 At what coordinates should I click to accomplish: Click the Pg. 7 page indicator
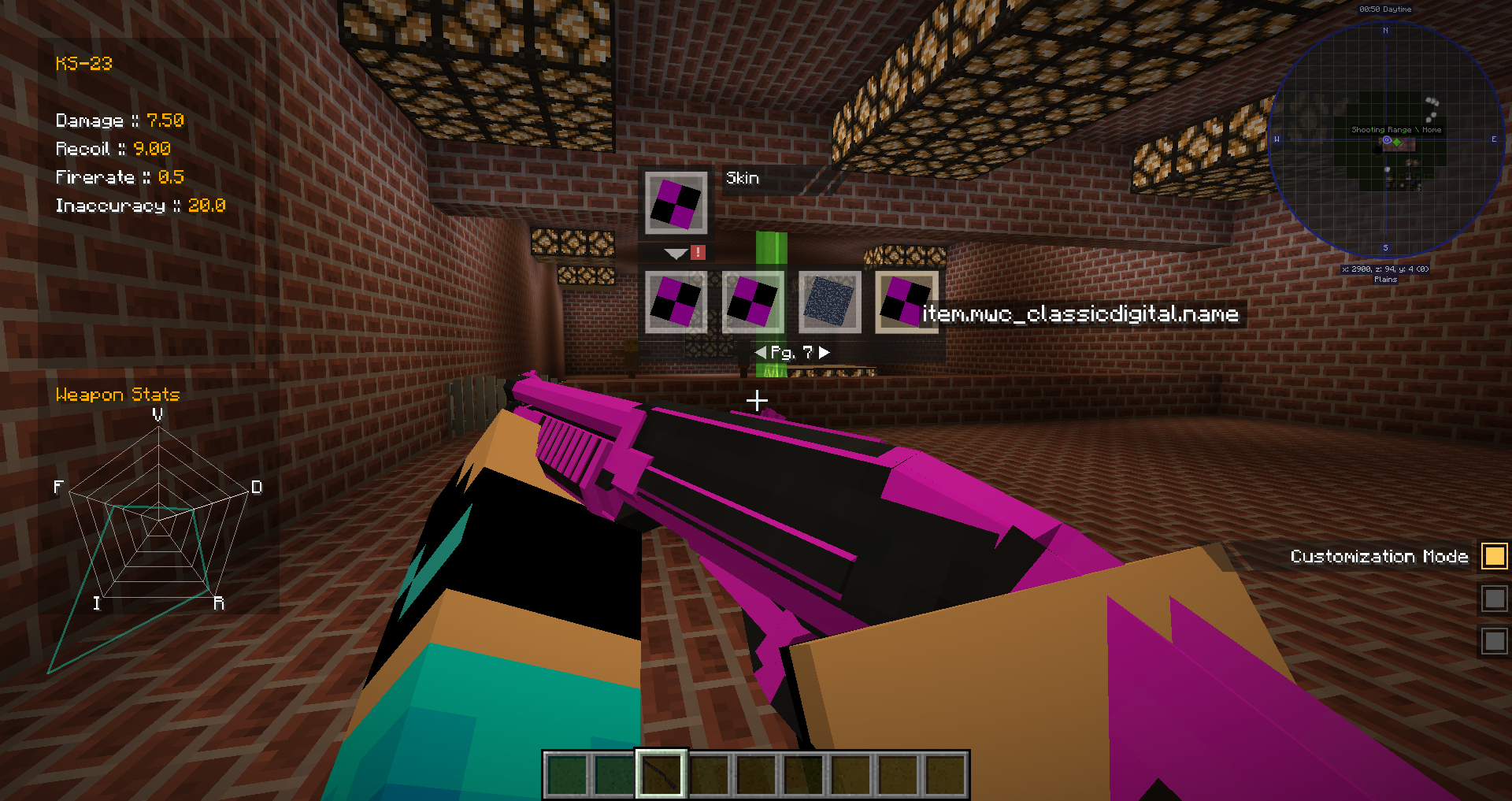click(793, 352)
